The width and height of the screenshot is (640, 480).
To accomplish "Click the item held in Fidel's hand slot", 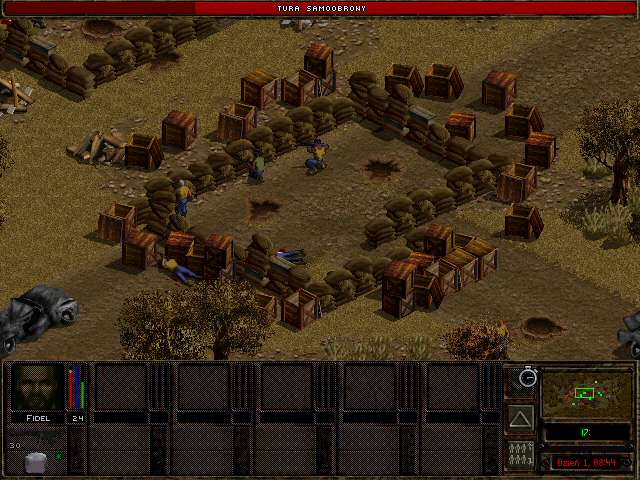I will coord(36,461).
